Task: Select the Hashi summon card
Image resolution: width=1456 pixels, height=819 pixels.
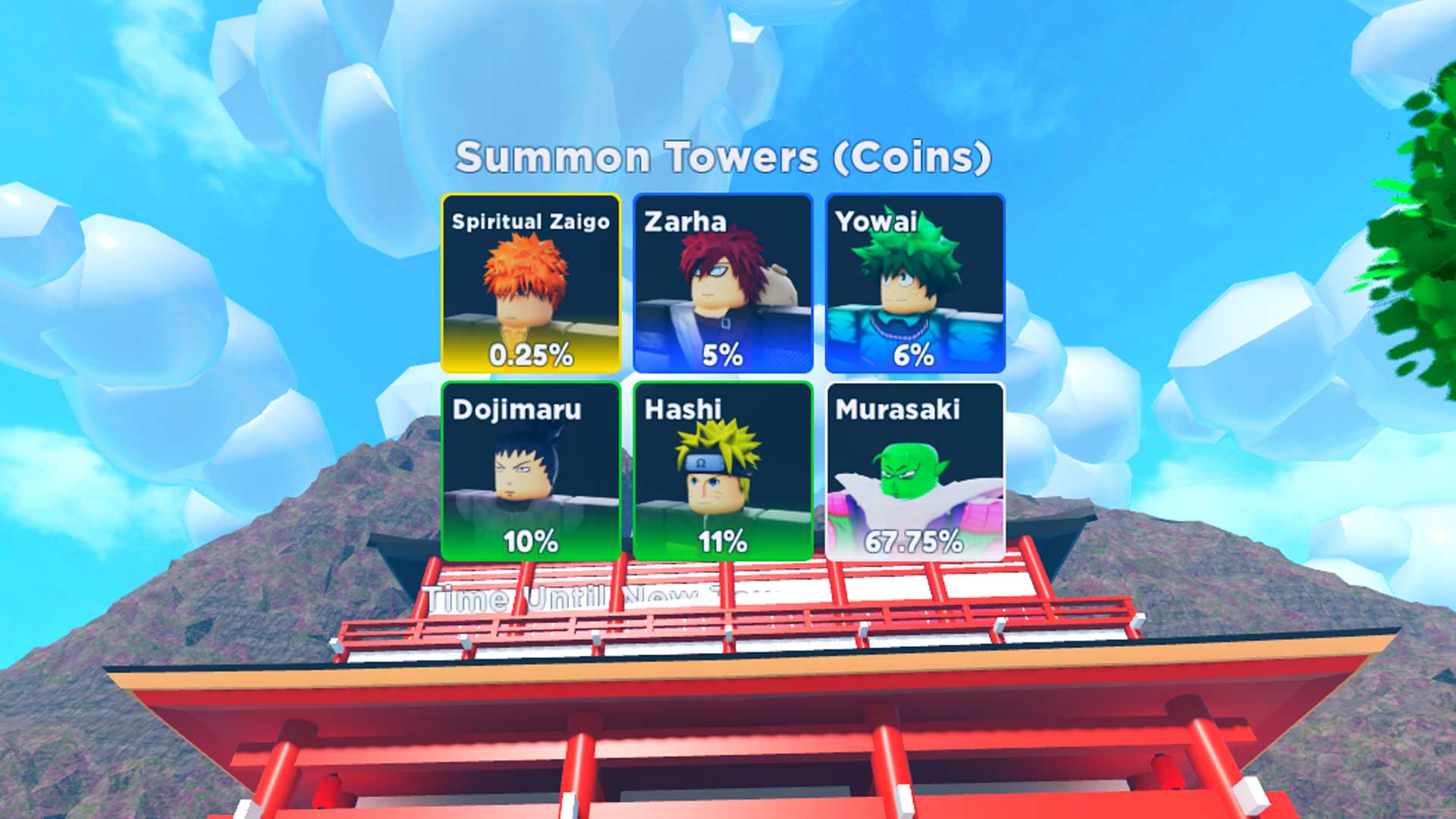Action: click(x=724, y=470)
